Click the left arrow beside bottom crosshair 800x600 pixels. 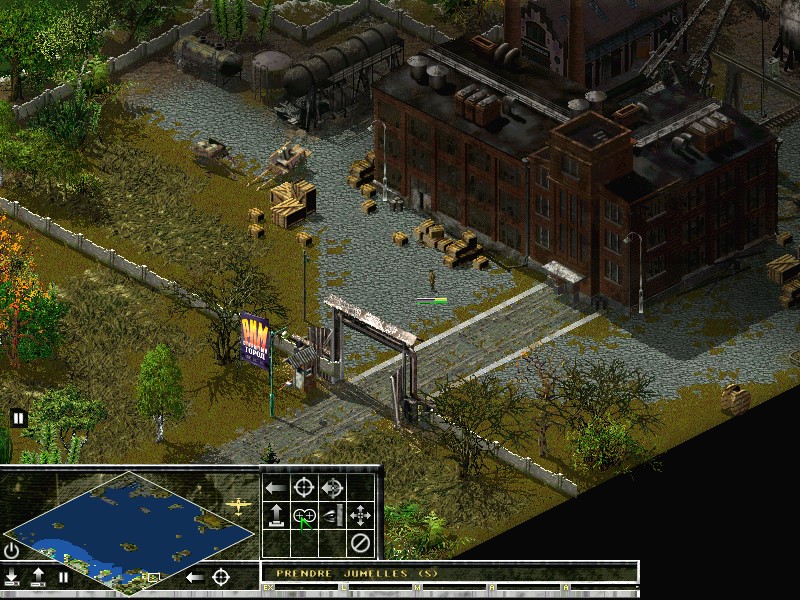pos(196,577)
